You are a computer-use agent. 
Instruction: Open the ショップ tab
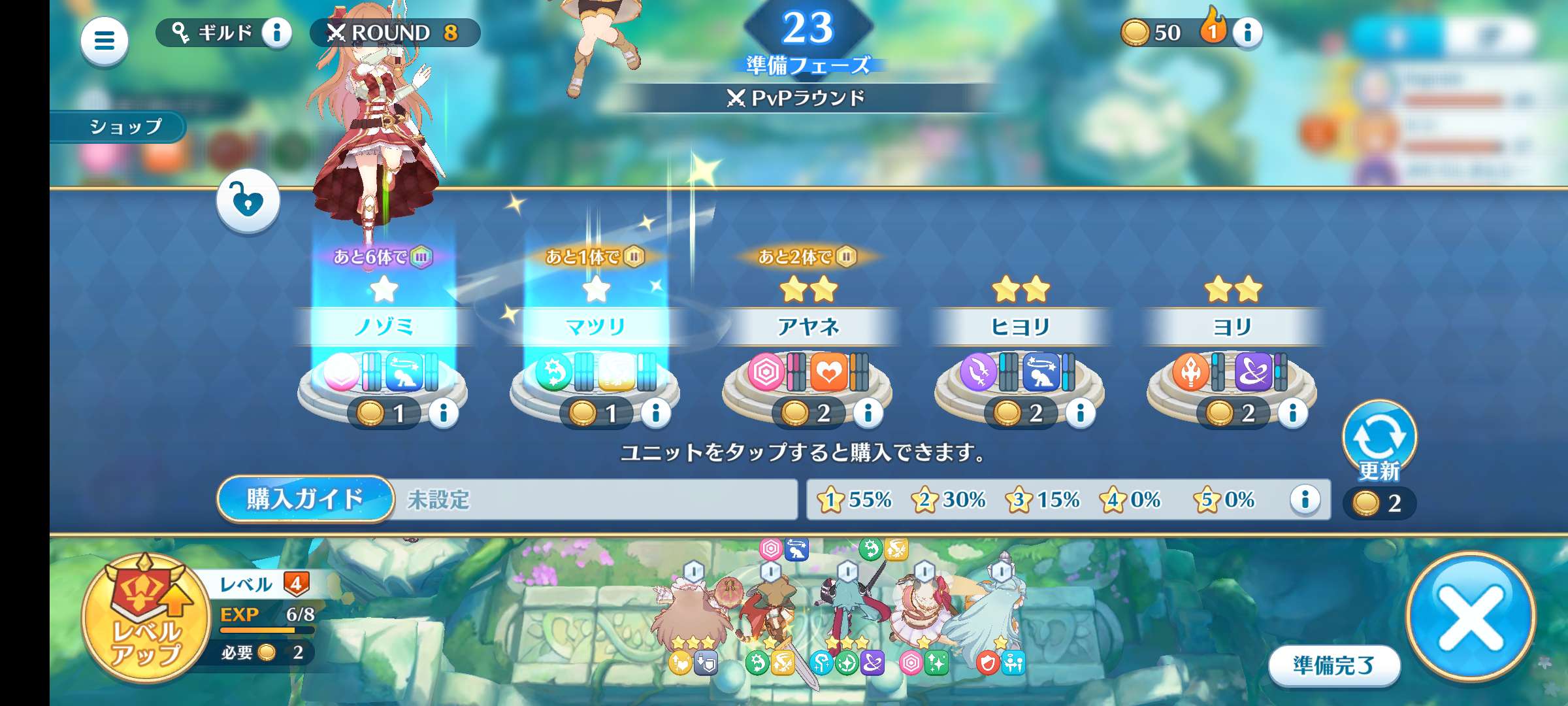click(x=123, y=128)
